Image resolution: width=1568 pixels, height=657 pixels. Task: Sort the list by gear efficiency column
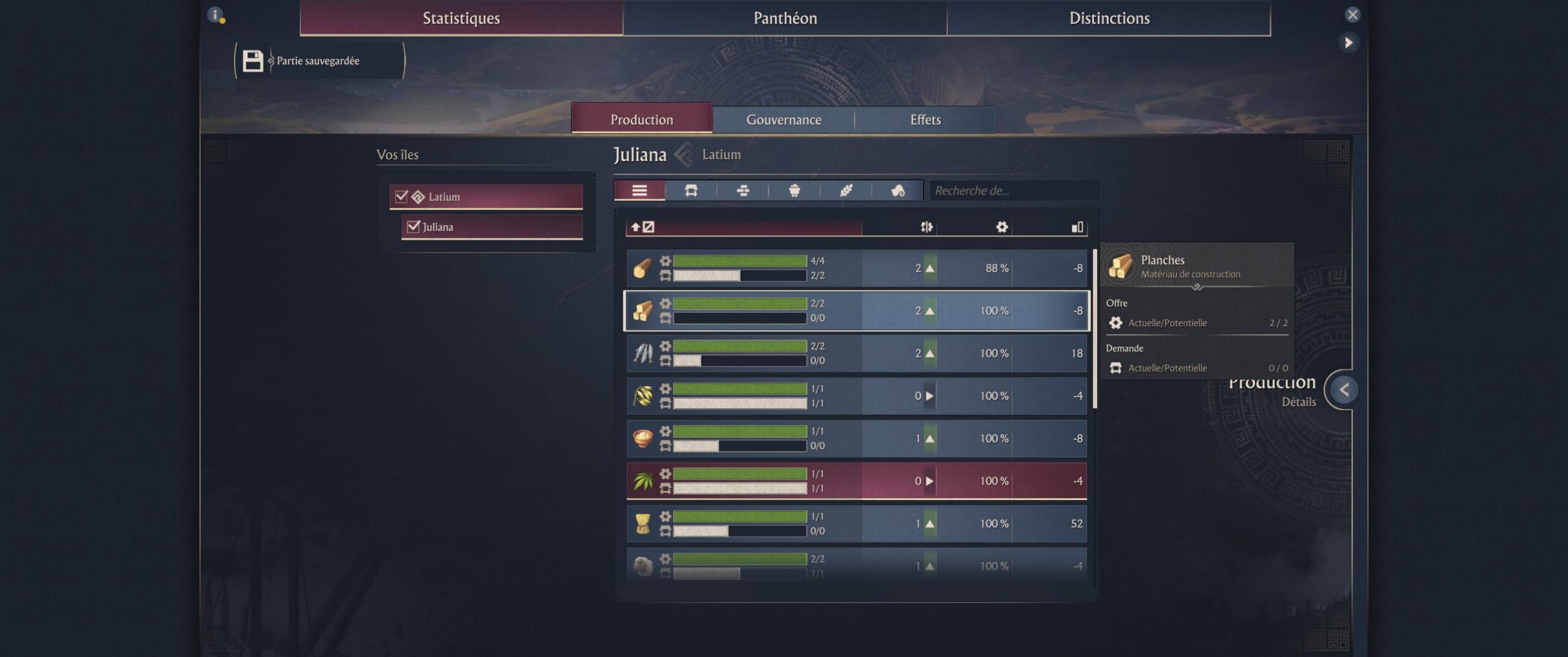1001,227
